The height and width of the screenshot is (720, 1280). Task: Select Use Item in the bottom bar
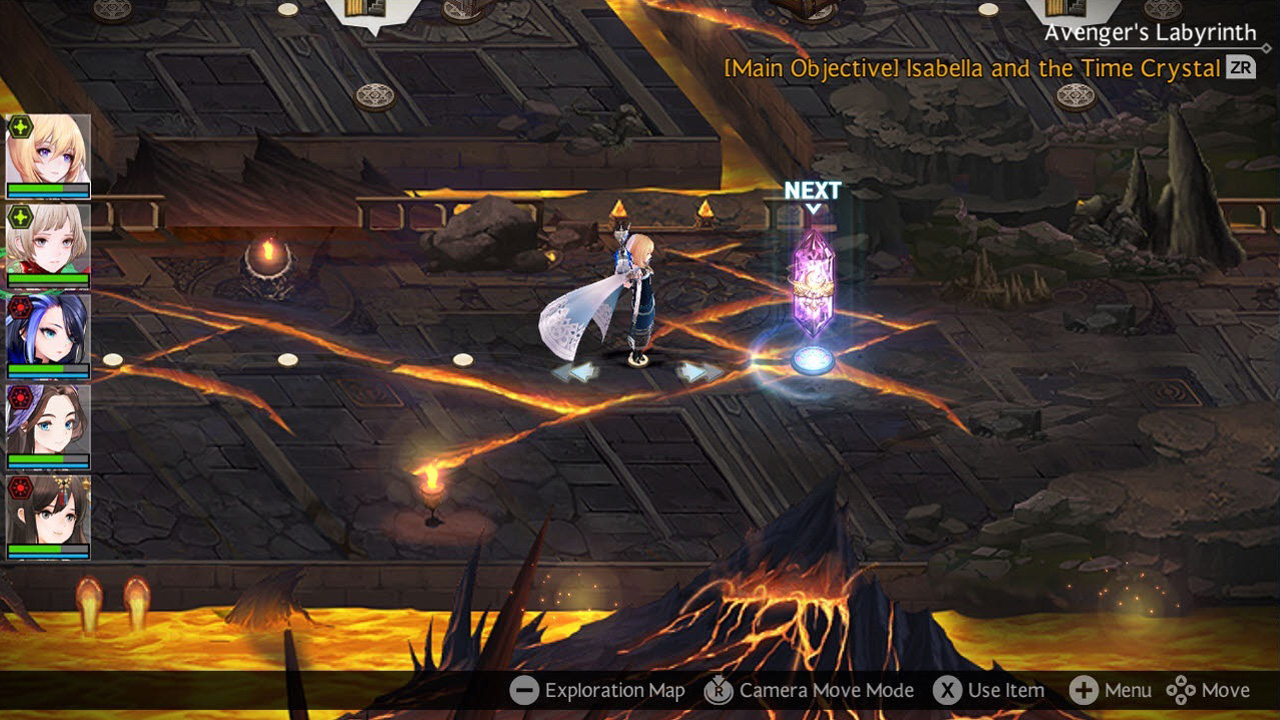tap(1005, 690)
